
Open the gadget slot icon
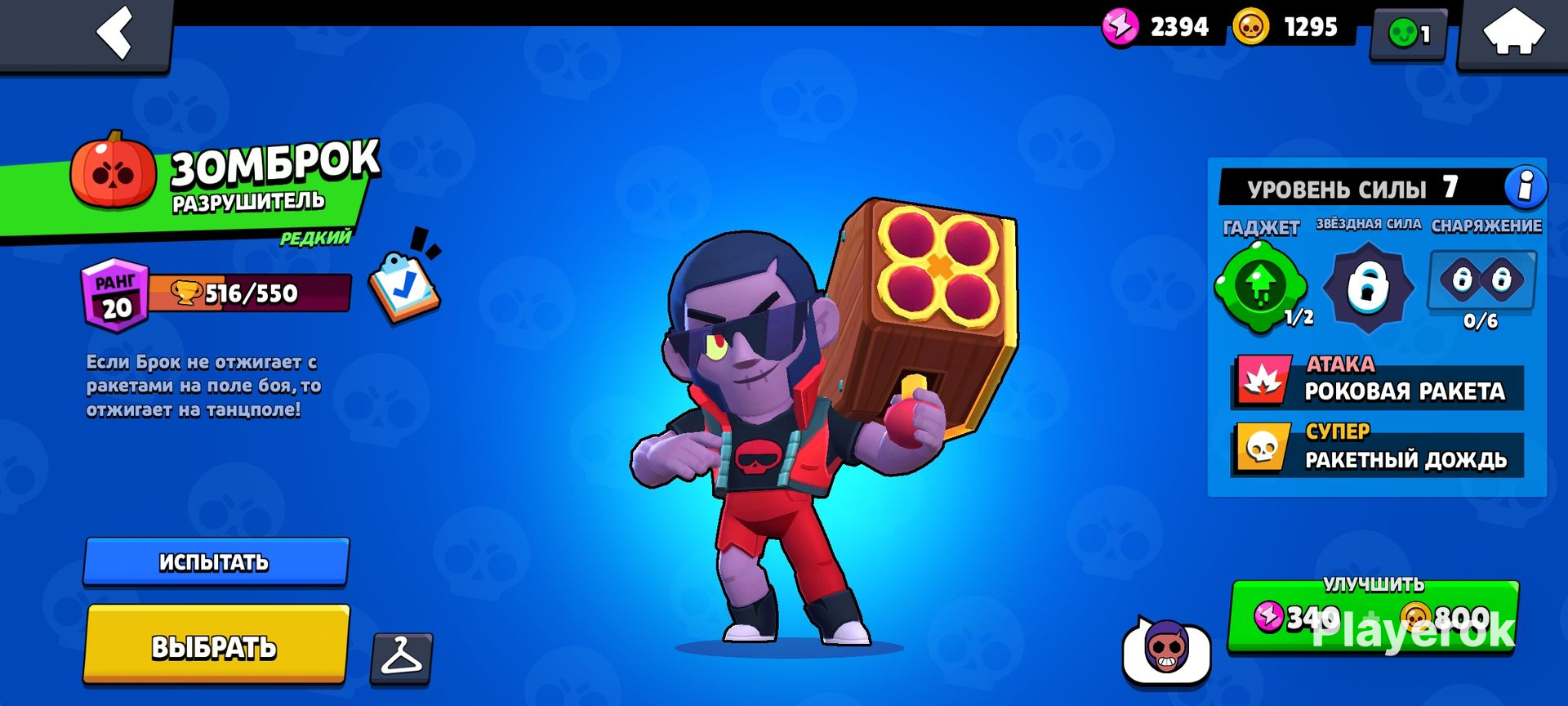point(1262,286)
